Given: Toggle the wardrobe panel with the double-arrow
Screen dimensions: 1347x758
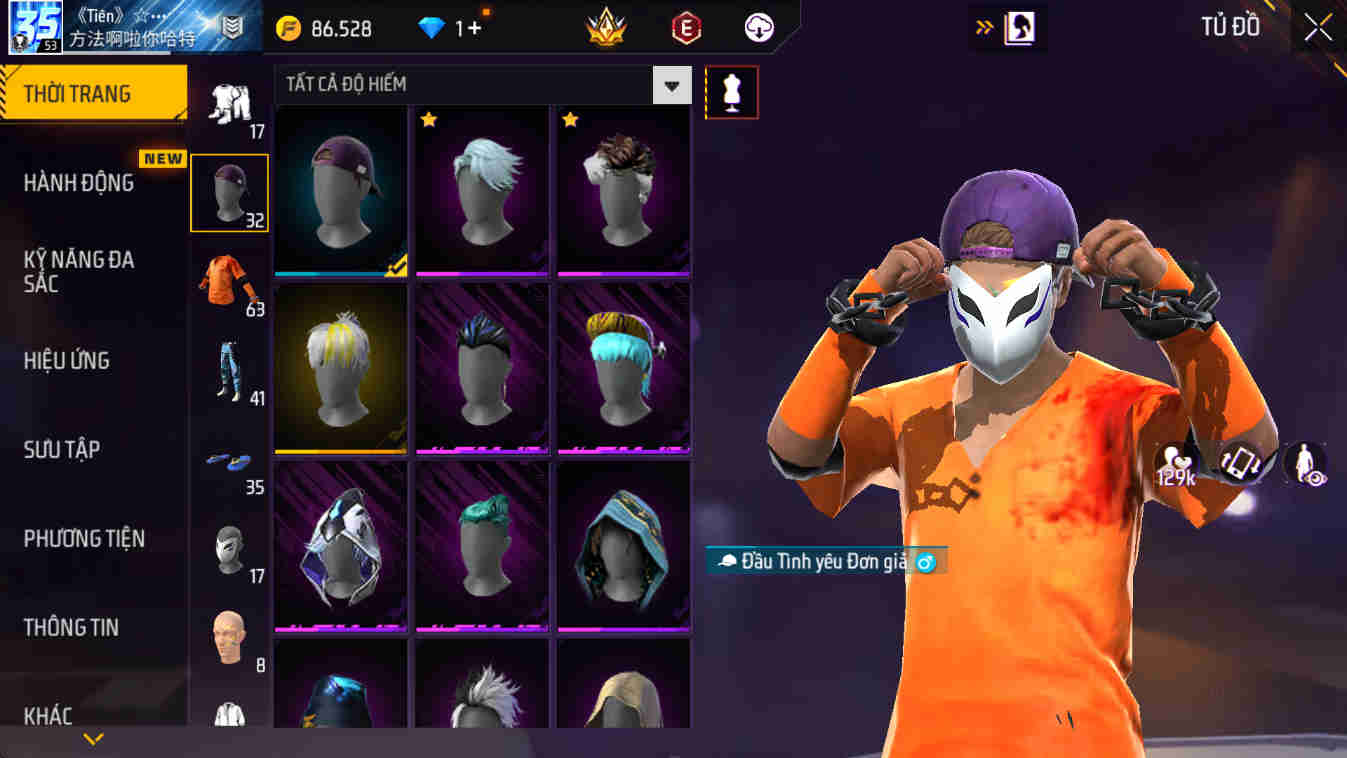Looking at the screenshot, I should (983, 27).
